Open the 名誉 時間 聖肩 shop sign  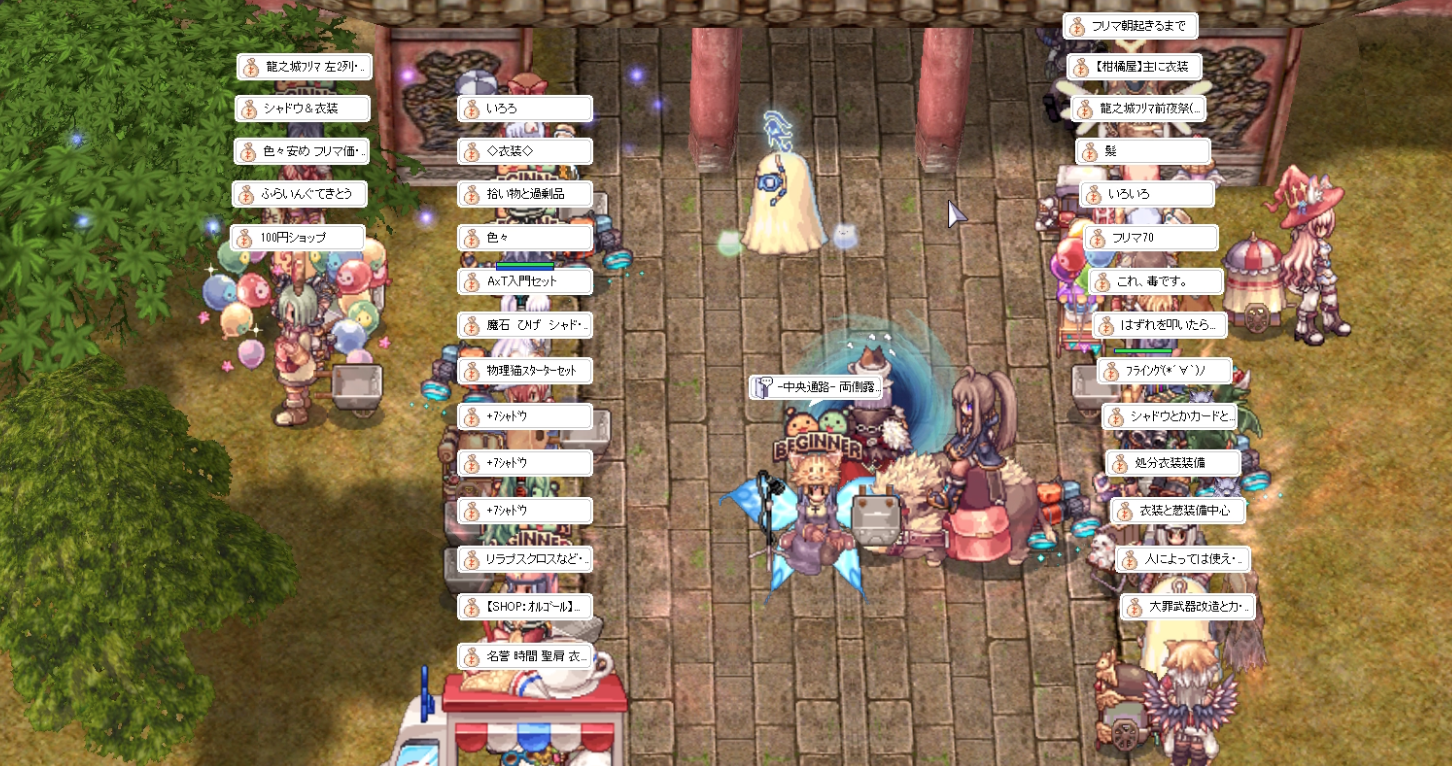coord(525,657)
